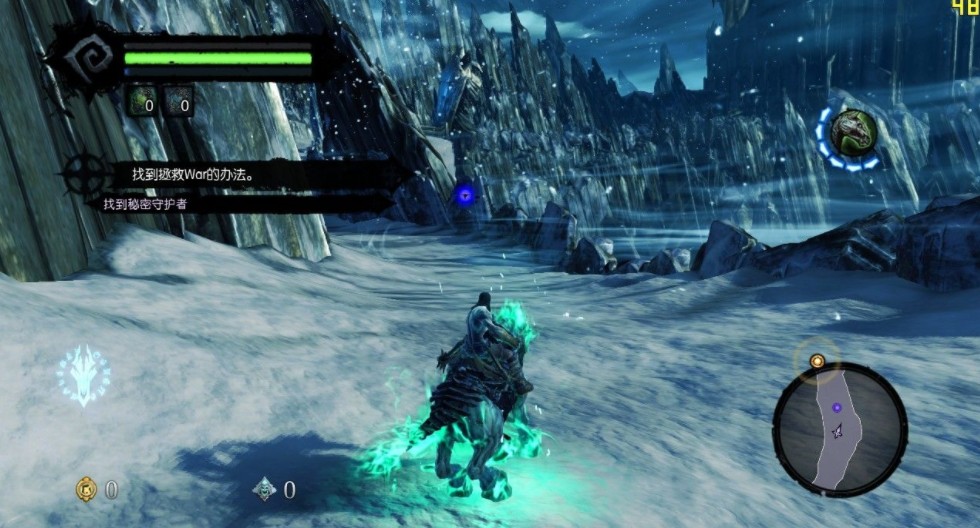Select the purple marker inside the minimap
Viewport: 980px width, 528px height.
(836, 408)
